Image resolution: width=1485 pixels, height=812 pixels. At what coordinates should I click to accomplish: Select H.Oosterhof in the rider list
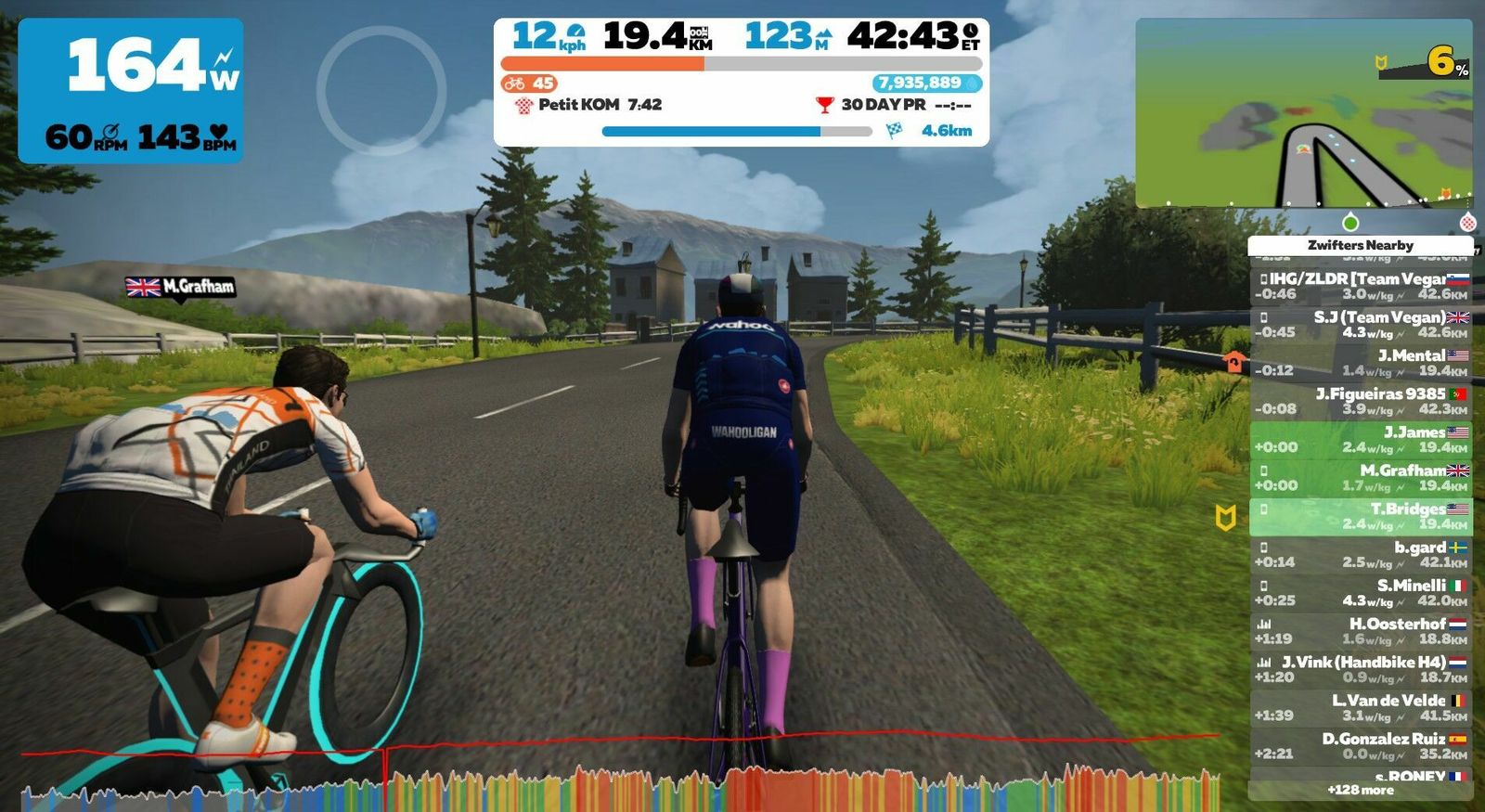click(1361, 631)
